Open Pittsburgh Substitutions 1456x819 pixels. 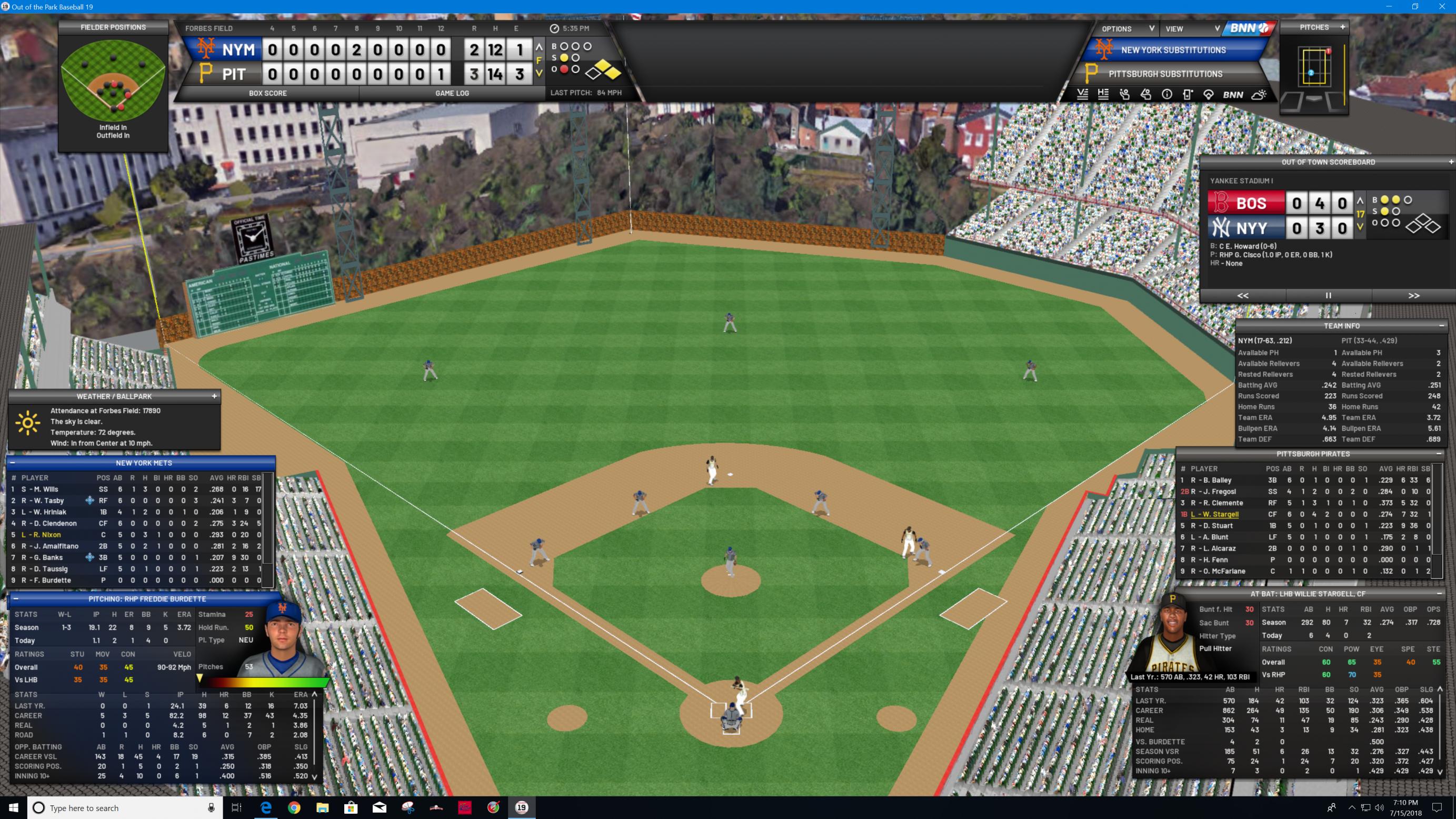(x=1165, y=74)
